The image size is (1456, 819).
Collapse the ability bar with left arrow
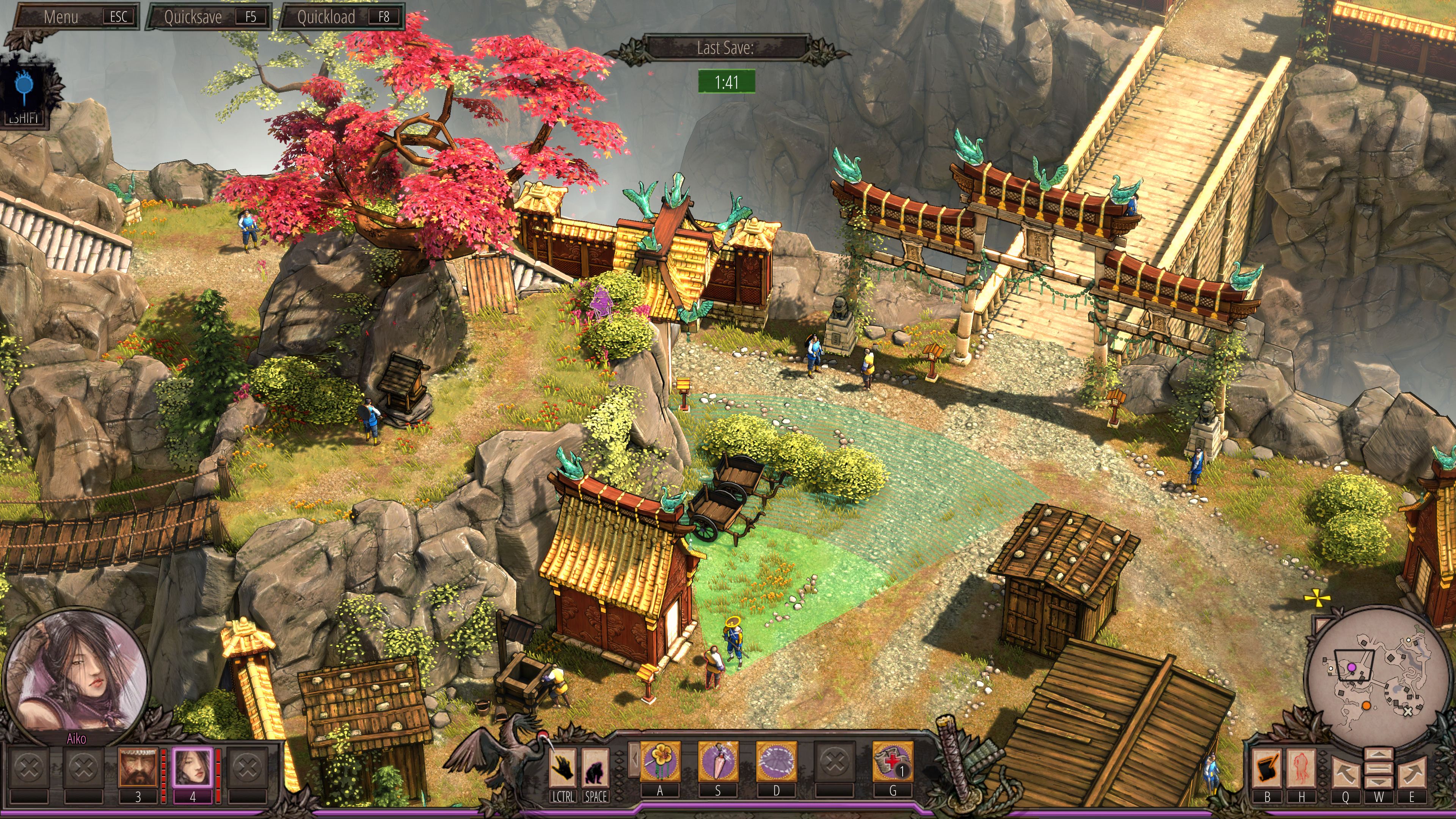[x=634, y=759]
